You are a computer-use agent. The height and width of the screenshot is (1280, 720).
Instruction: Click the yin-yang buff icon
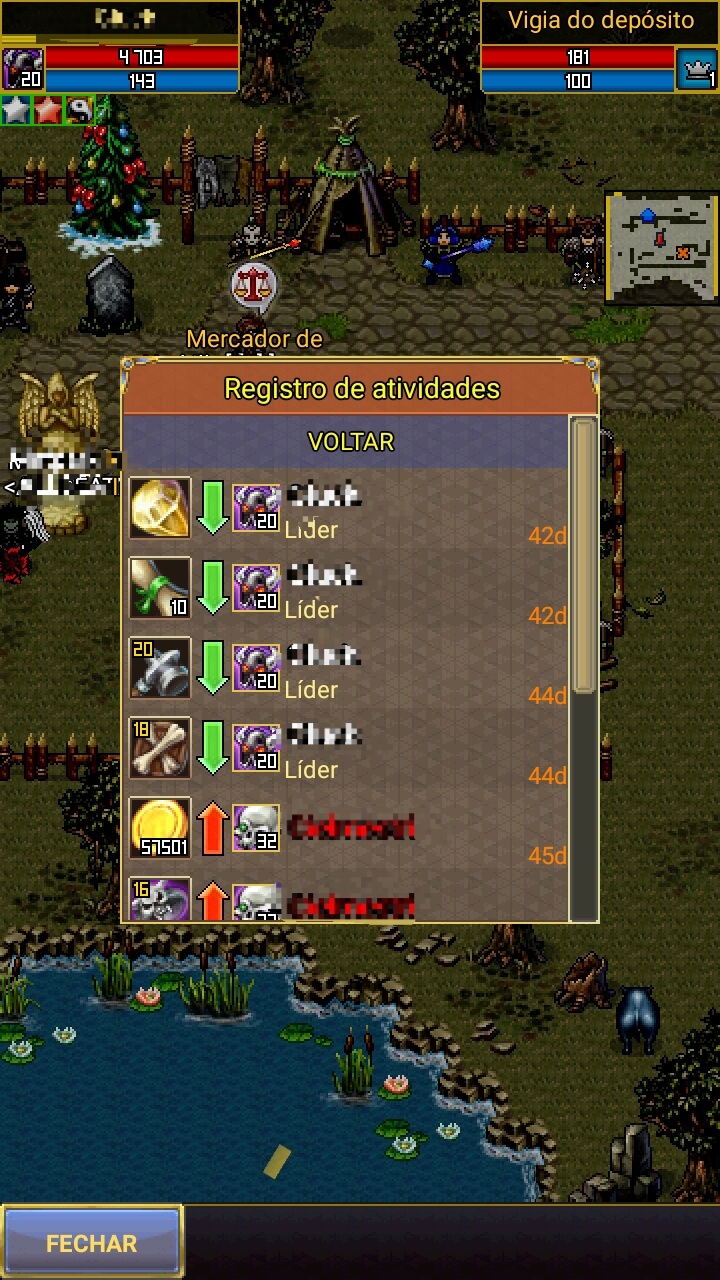[79, 110]
